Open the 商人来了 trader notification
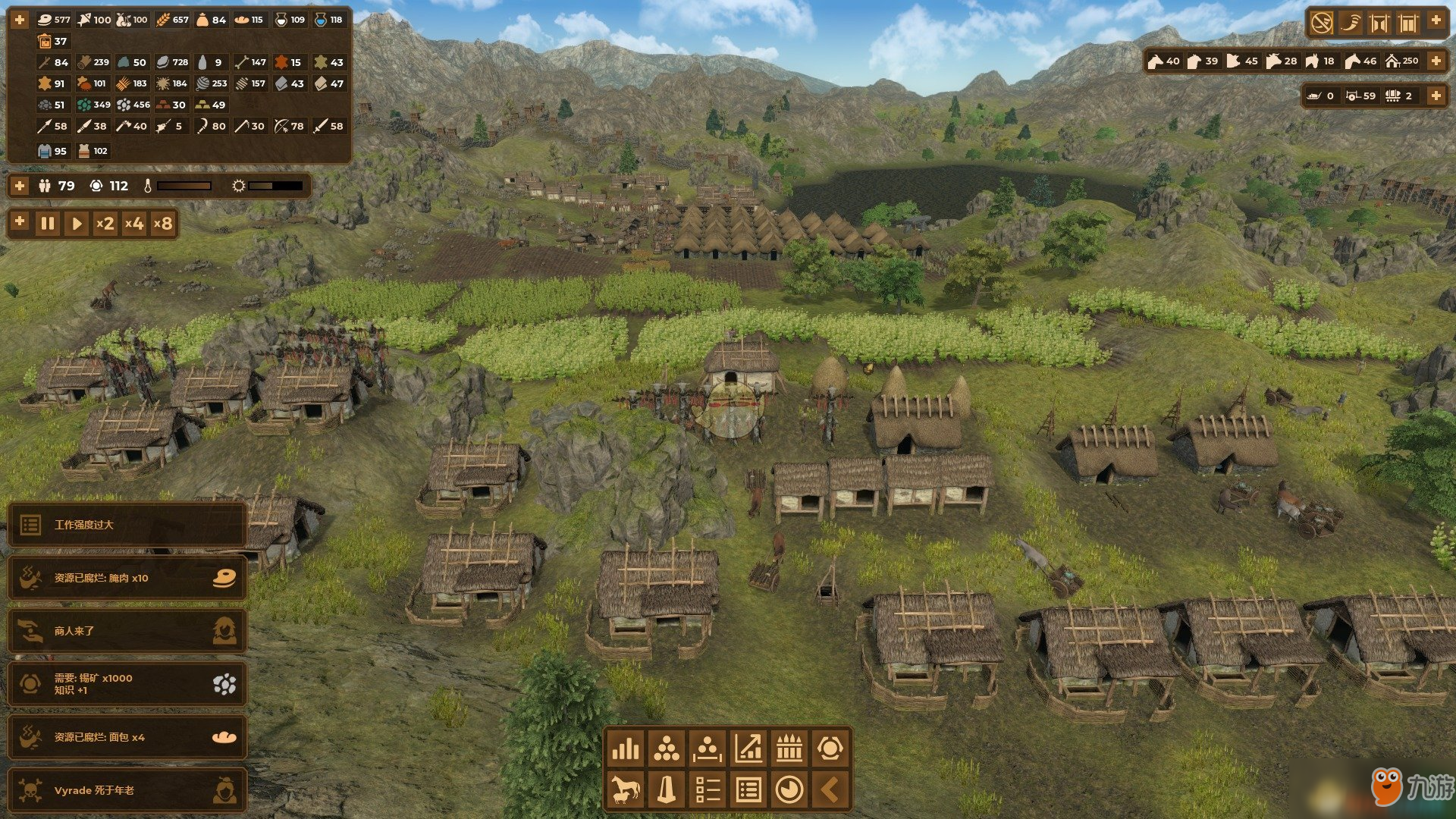Viewport: 1456px width, 819px height. [x=127, y=631]
